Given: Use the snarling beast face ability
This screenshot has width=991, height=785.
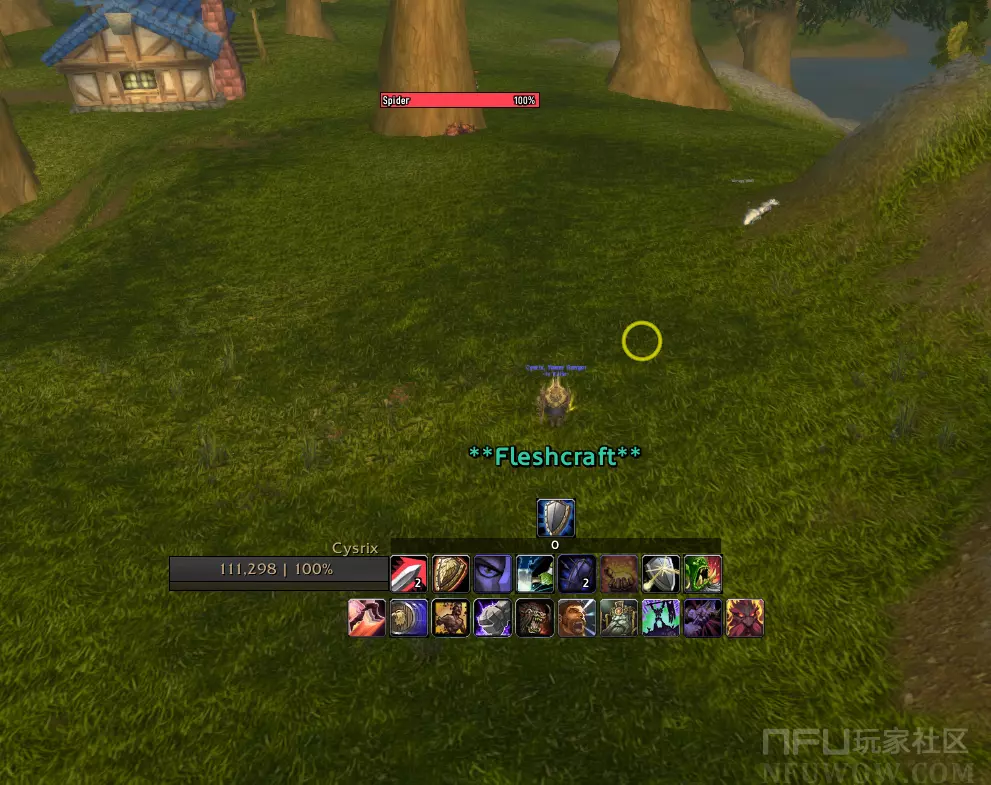Looking at the screenshot, I should coord(535,618).
